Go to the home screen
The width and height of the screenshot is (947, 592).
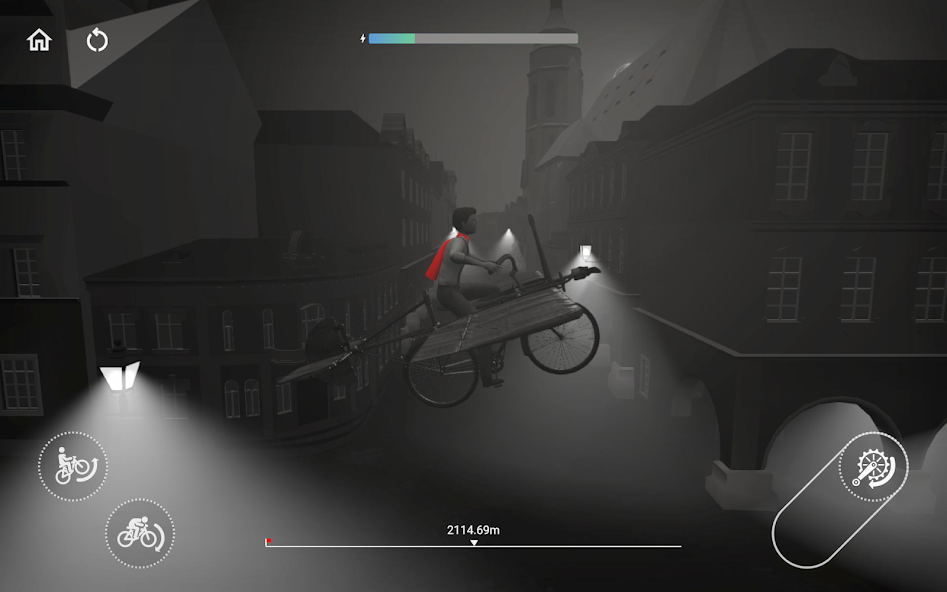pos(39,40)
